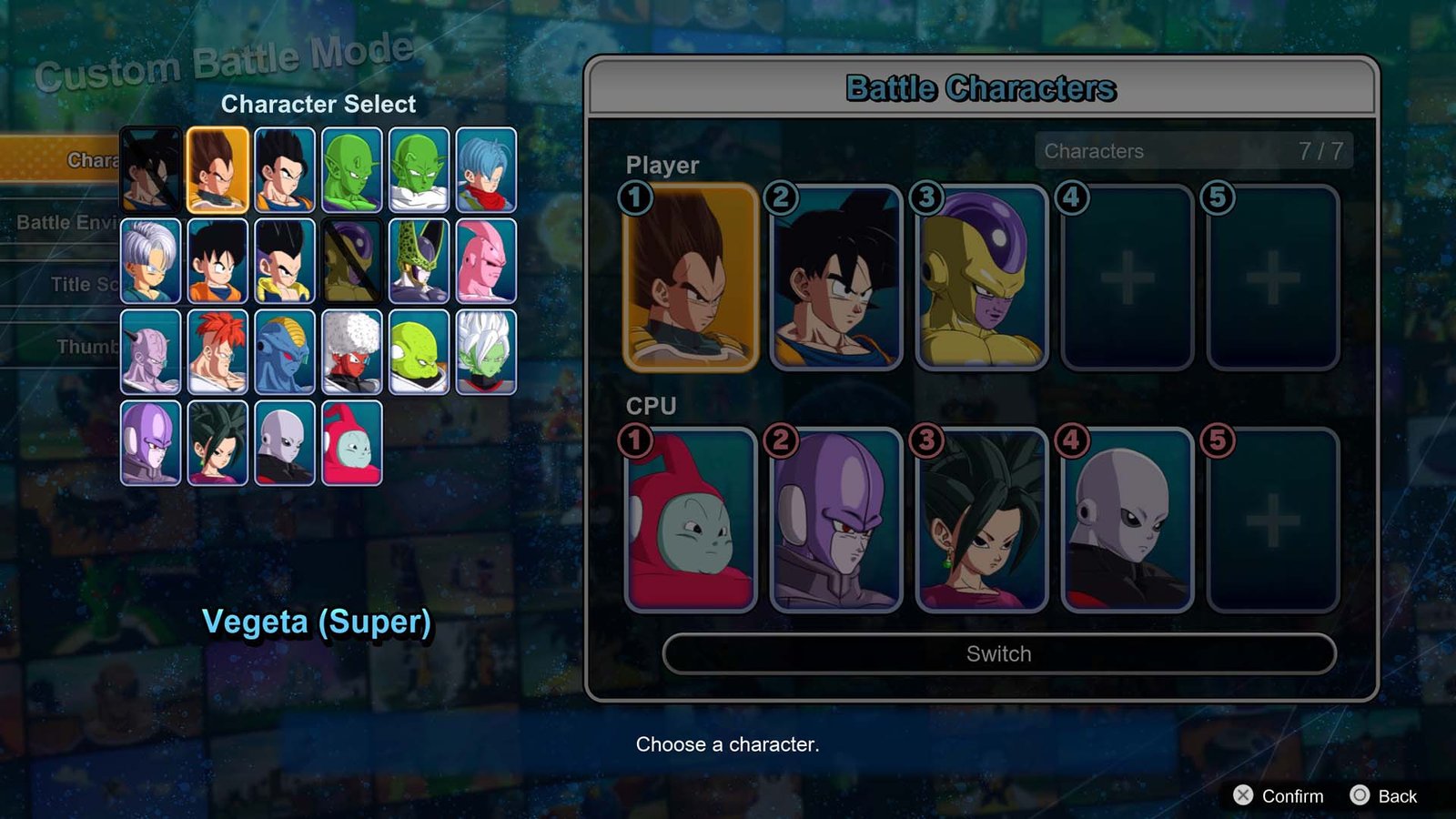Screen dimensions: 1456x819
Task: Select Perfect Cell portrait in the grid
Action: coord(419,260)
